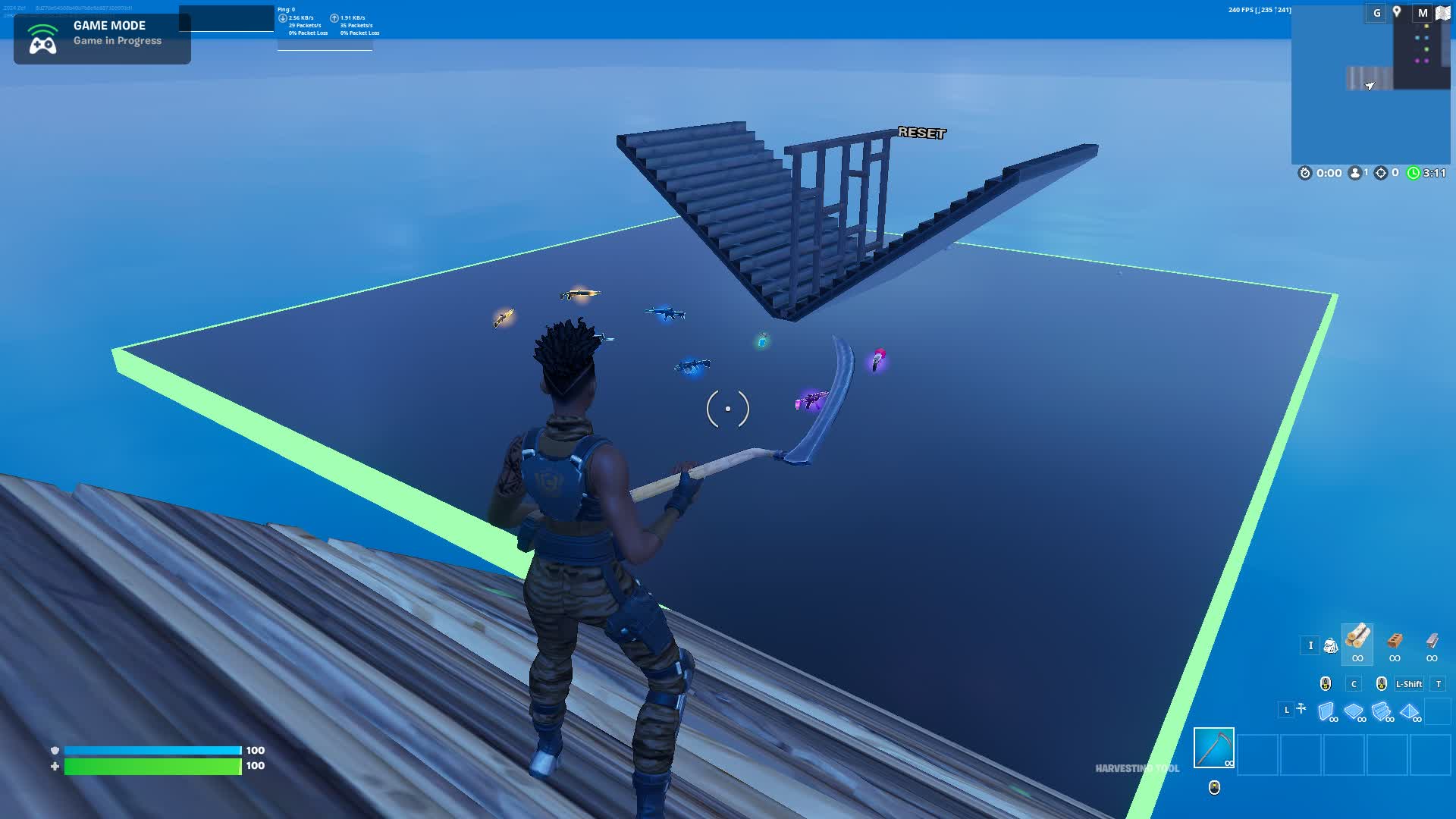Select the wall build piece icon
The image size is (1456, 819).
pyautogui.click(x=1326, y=713)
